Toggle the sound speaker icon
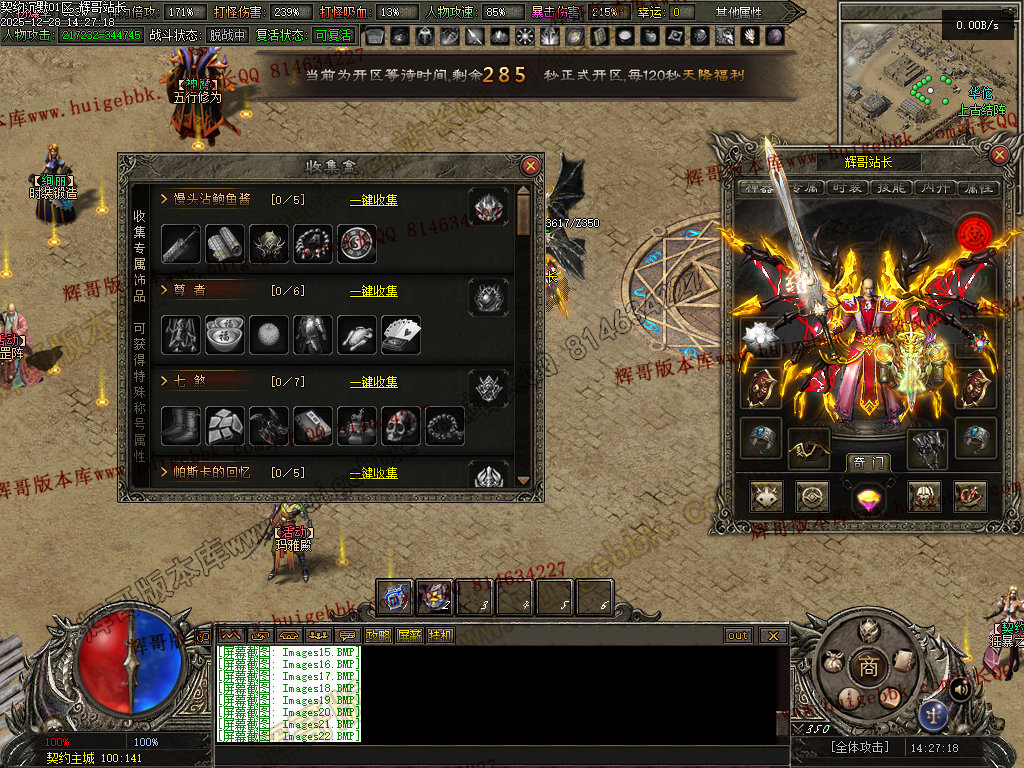The height and width of the screenshot is (768, 1024). point(960,689)
